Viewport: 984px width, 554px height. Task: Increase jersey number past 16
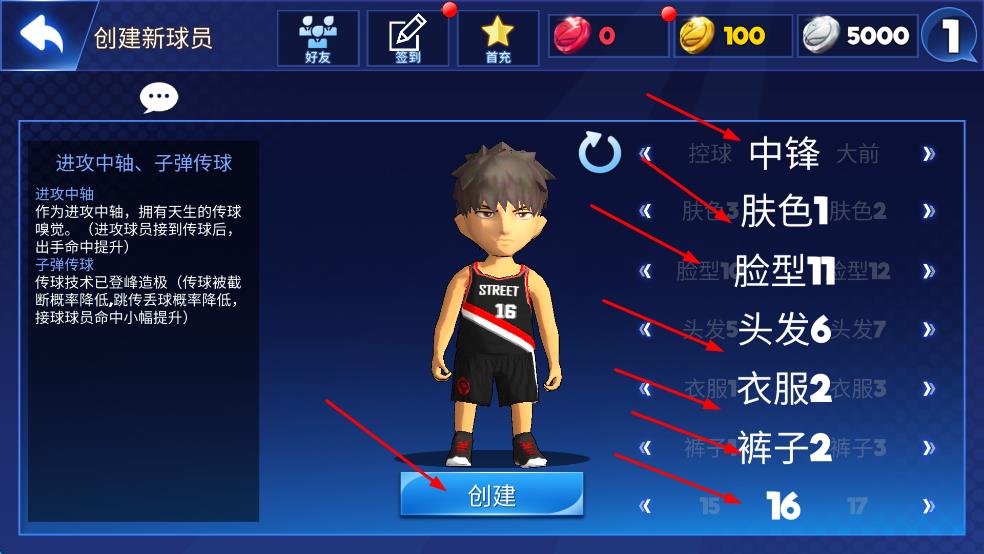929,506
